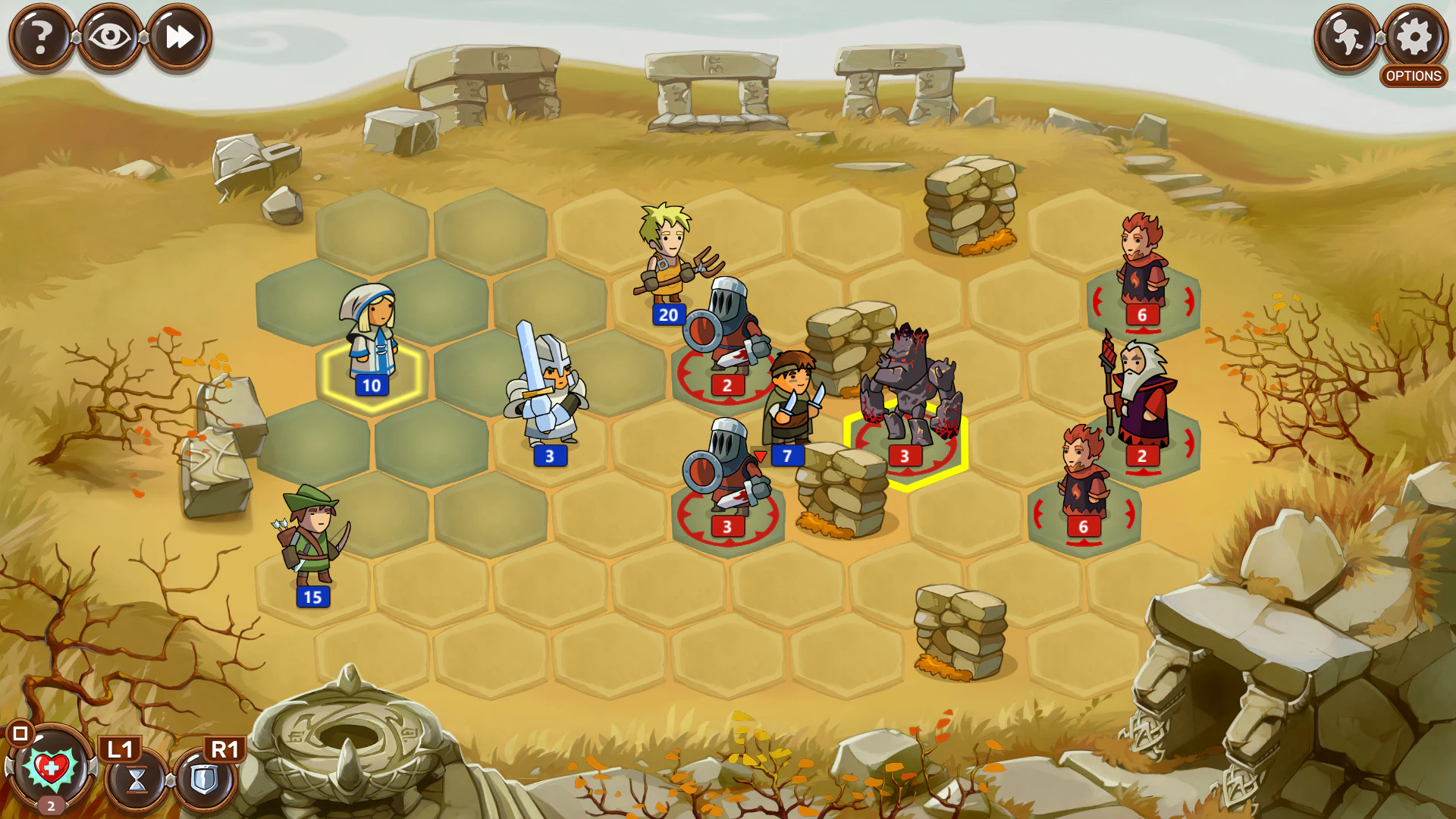Select the healer unit with 10 troops

[x=372, y=341]
